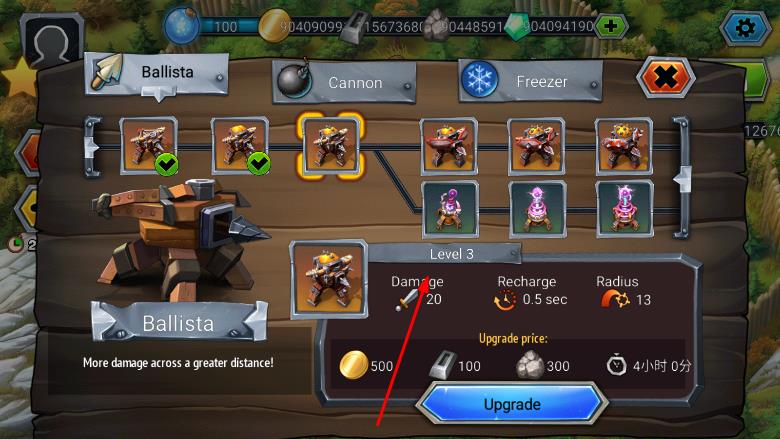Screen dimensions: 780x439
Task: Select the first lower-branch crystal tower
Action: point(449,208)
